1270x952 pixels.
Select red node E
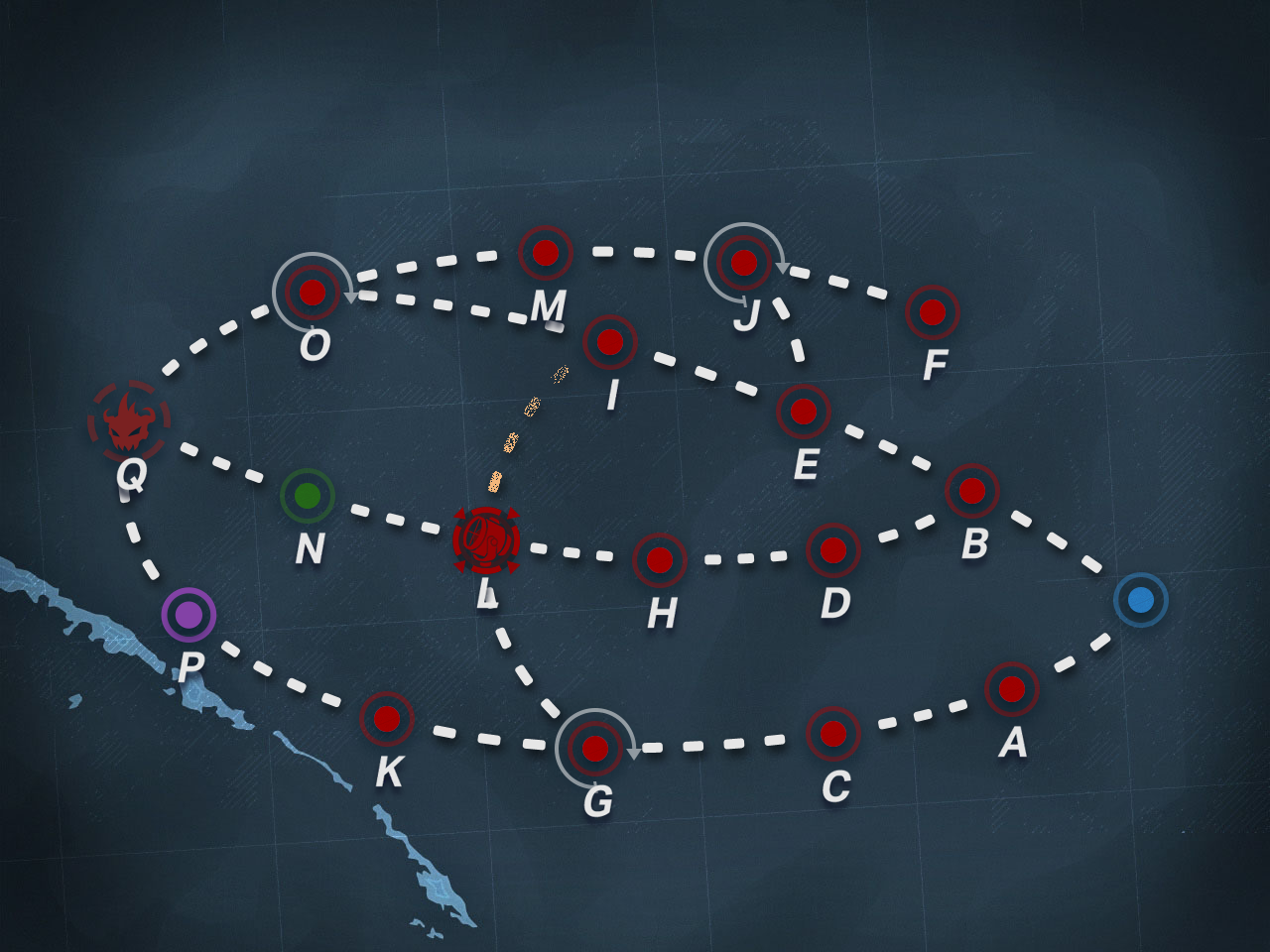tap(804, 411)
